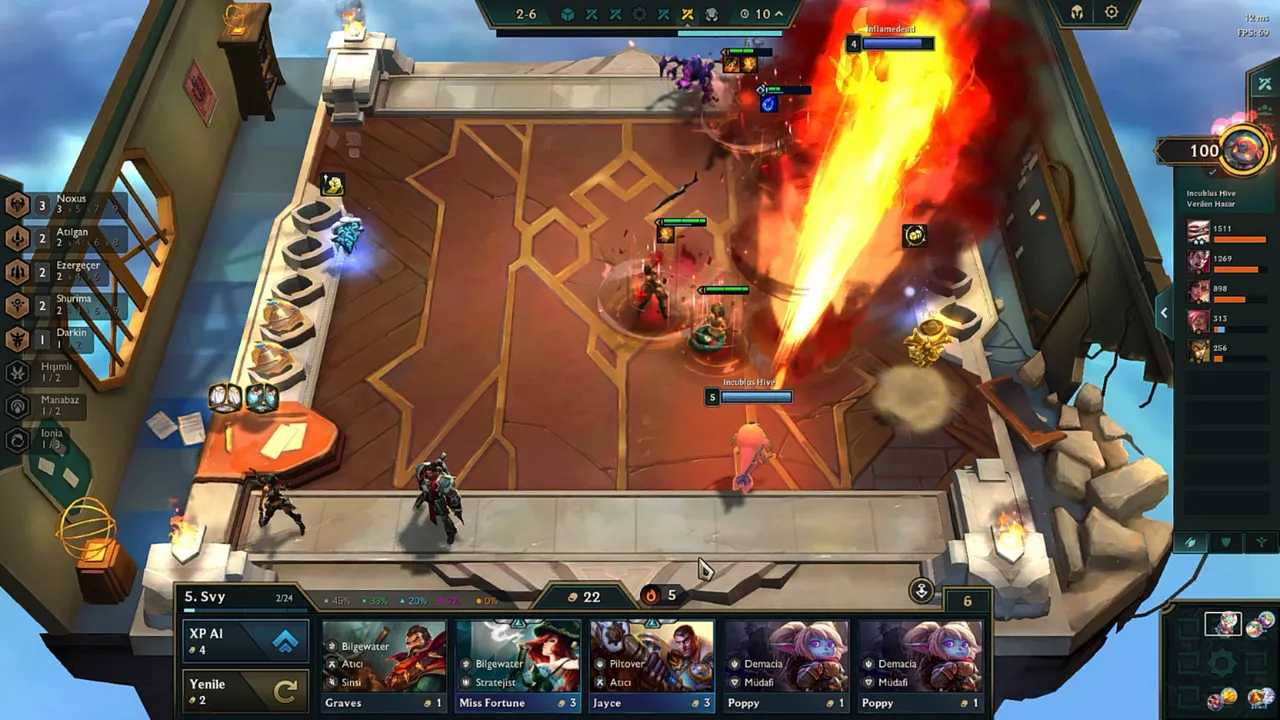Buy the Graves champion card
The image size is (1280, 720).
tap(384, 665)
